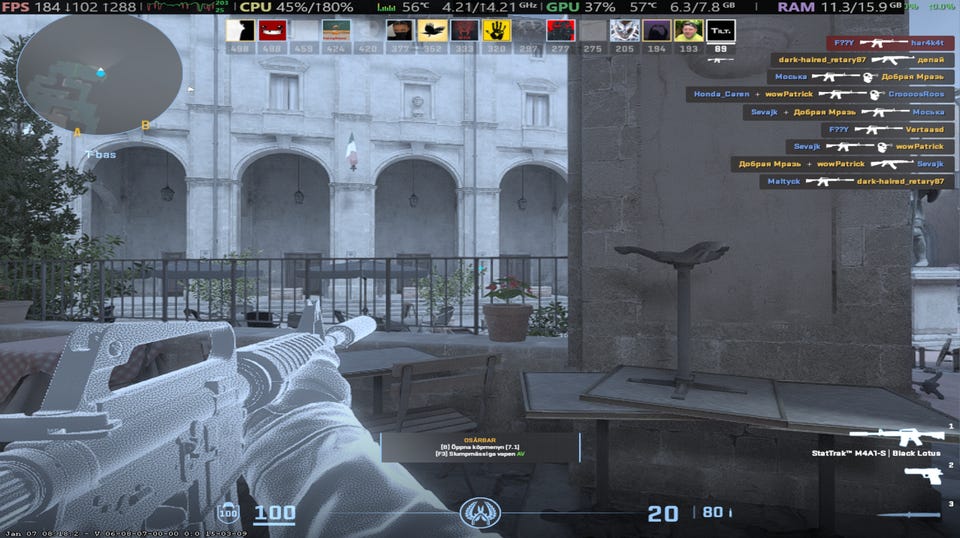Click the TILT avatar scoring 89
Viewport: 960px width, 538px height.
click(x=720, y=31)
